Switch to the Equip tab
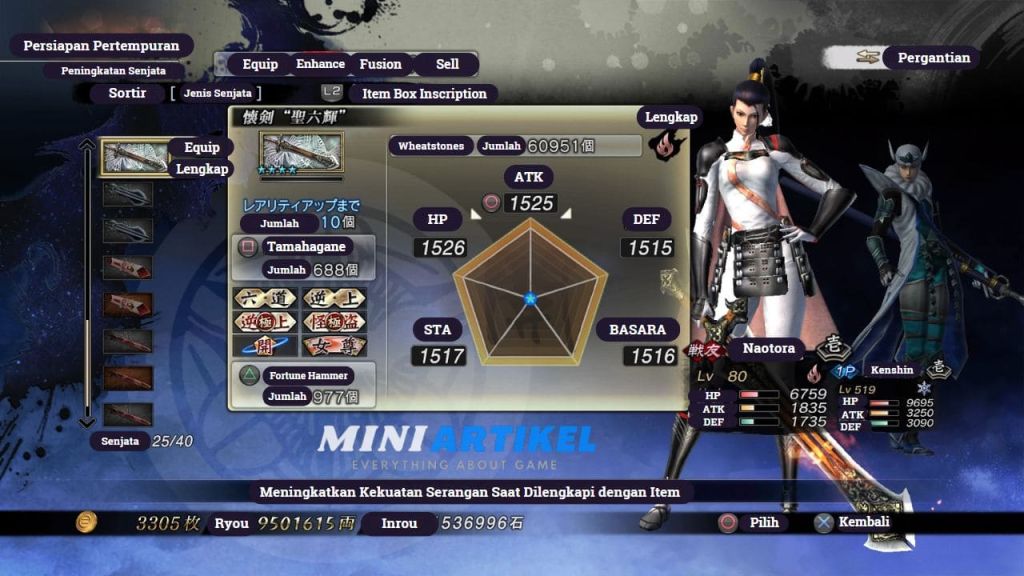Screen dimensions: 1024x576 pyautogui.click(x=260, y=64)
